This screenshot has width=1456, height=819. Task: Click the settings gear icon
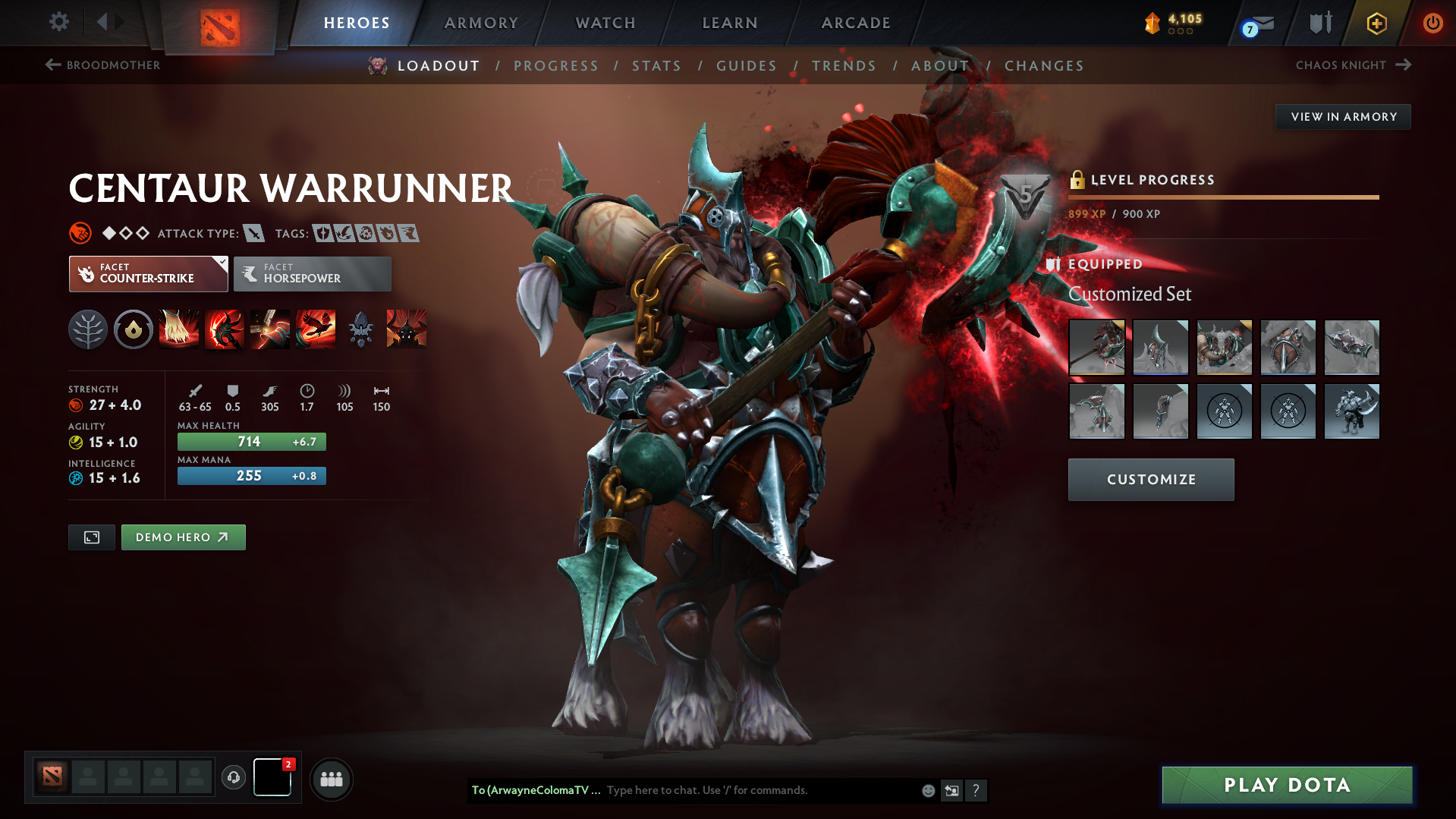point(58,22)
